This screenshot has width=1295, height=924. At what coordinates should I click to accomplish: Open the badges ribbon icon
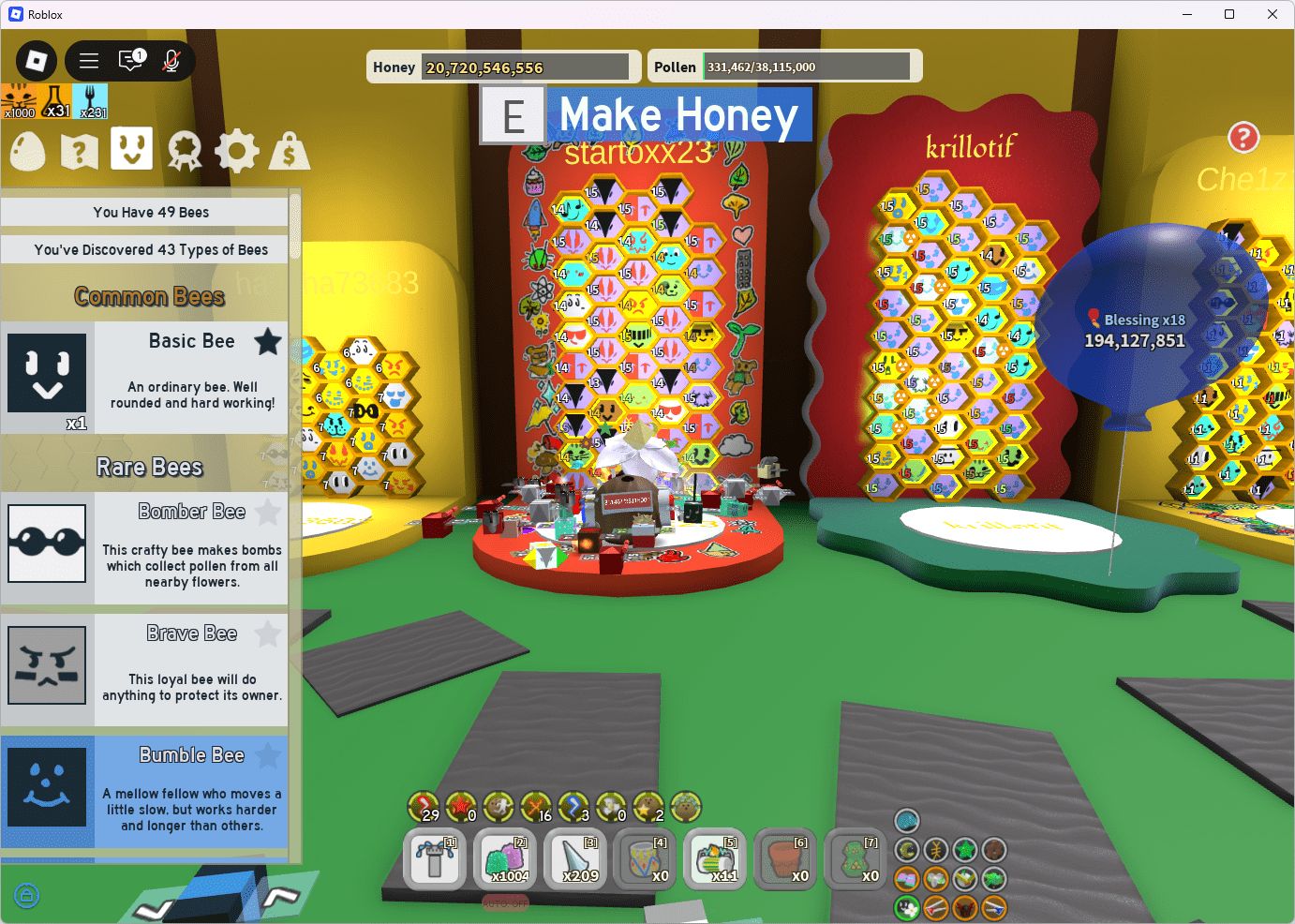pos(184,150)
